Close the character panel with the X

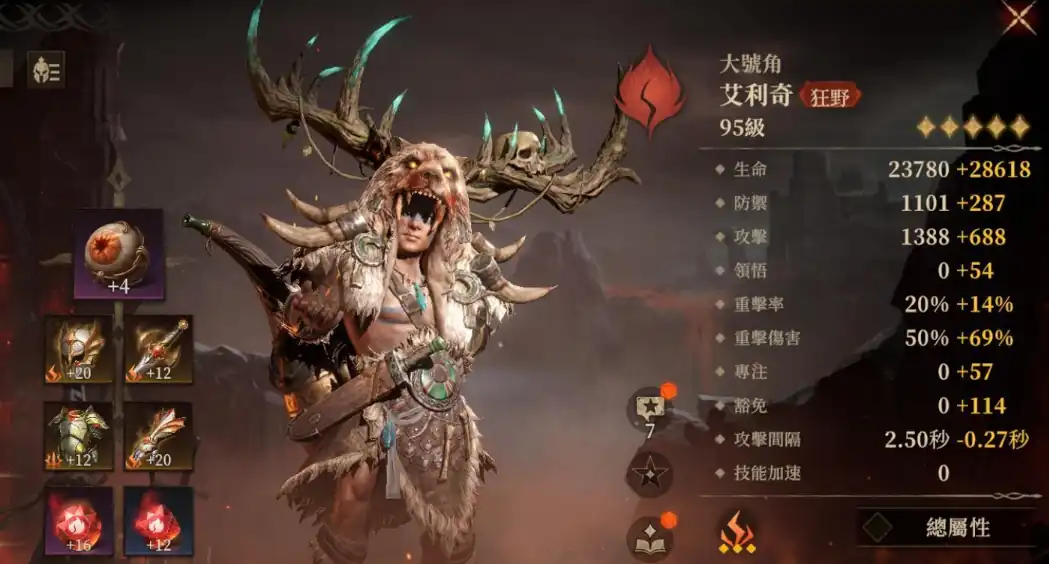coord(1019,17)
